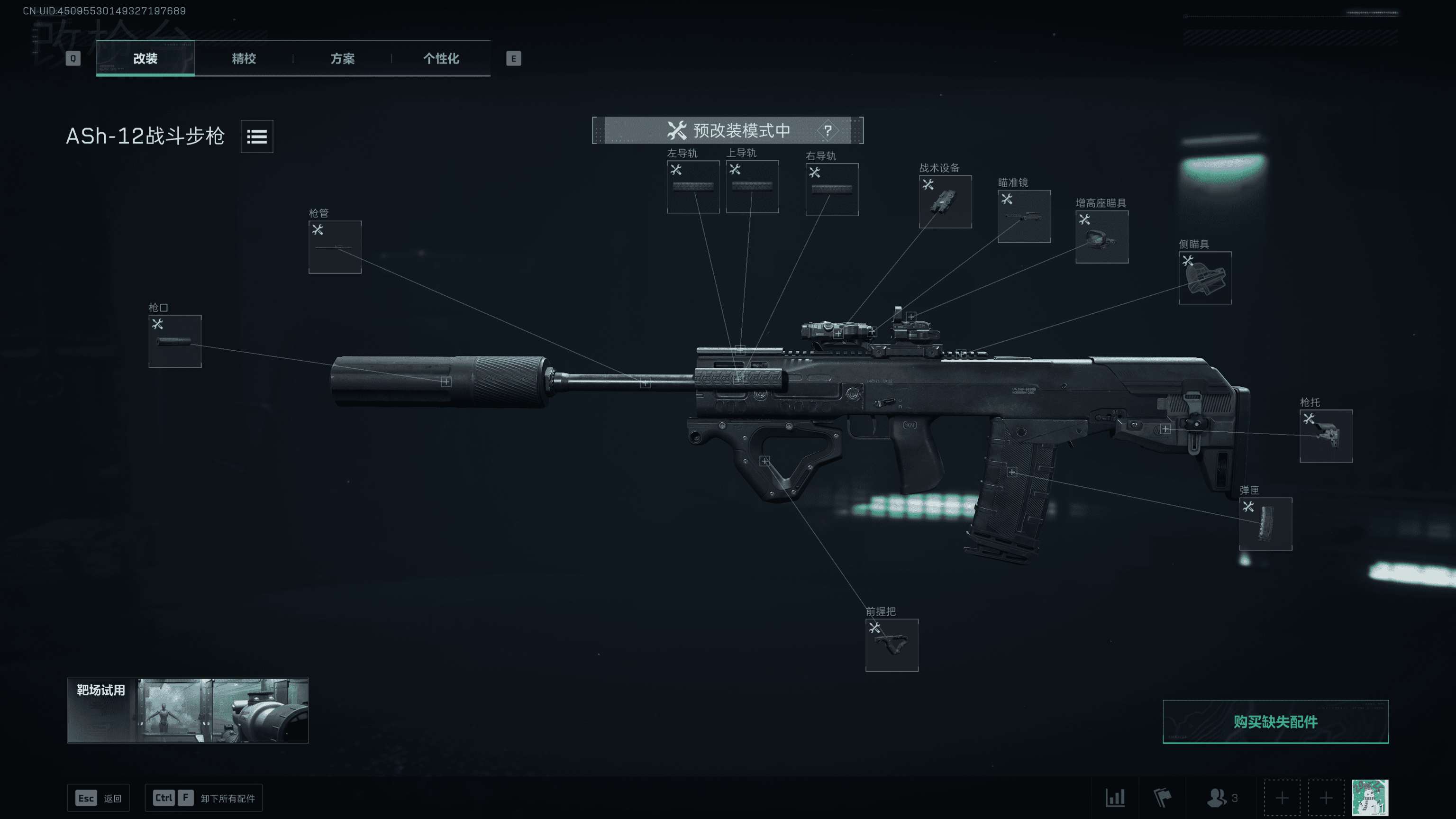Screen dimensions: 1456x819
Task: Open the 左导轨 left rail slot
Action: tap(693, 187)
